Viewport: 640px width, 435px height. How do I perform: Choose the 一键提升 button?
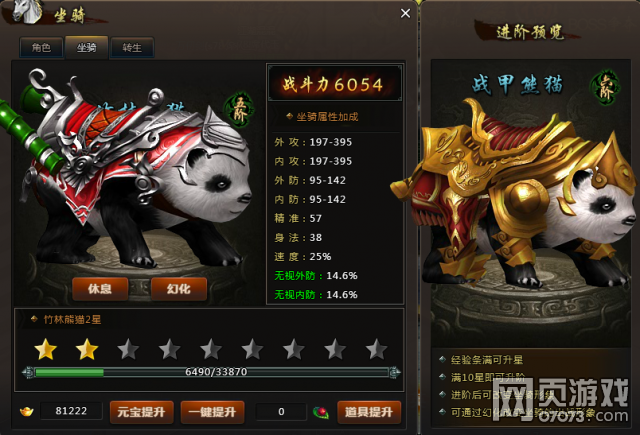(x=212, y=411)
